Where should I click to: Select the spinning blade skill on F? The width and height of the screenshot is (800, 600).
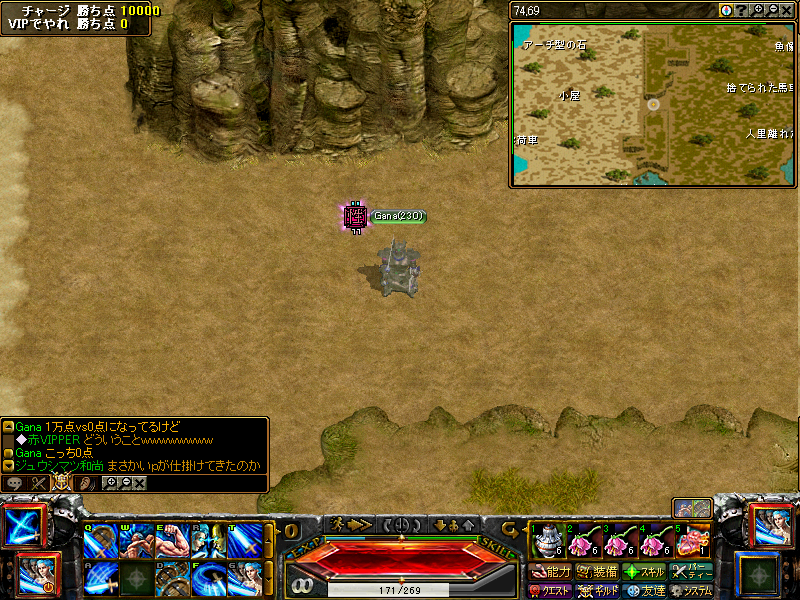pyautogui.click(x=208, y=578)
